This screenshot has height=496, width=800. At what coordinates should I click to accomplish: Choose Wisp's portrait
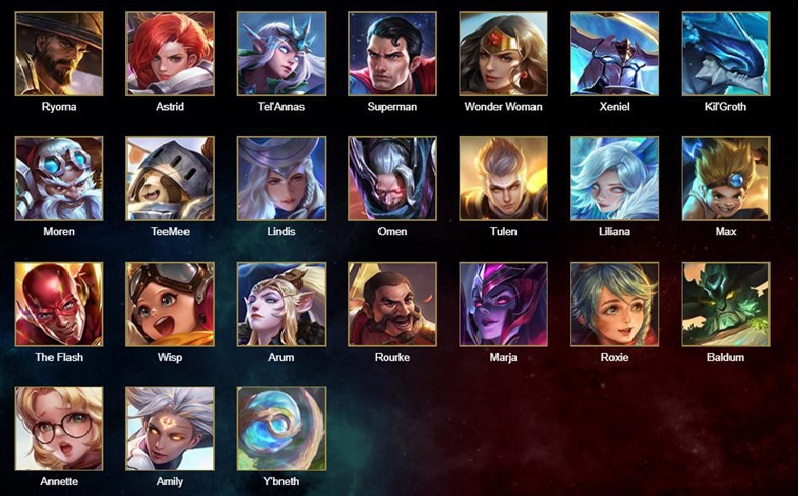170,305
